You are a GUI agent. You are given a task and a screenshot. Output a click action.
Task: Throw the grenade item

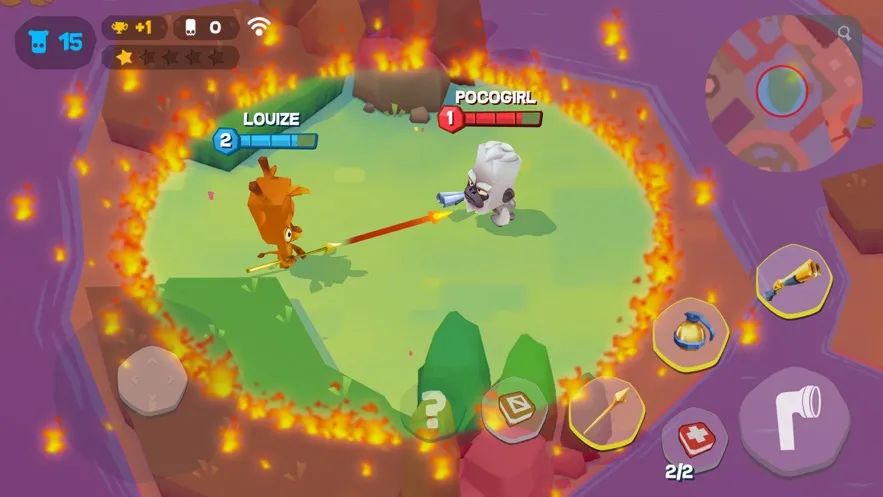click(690, 336)
